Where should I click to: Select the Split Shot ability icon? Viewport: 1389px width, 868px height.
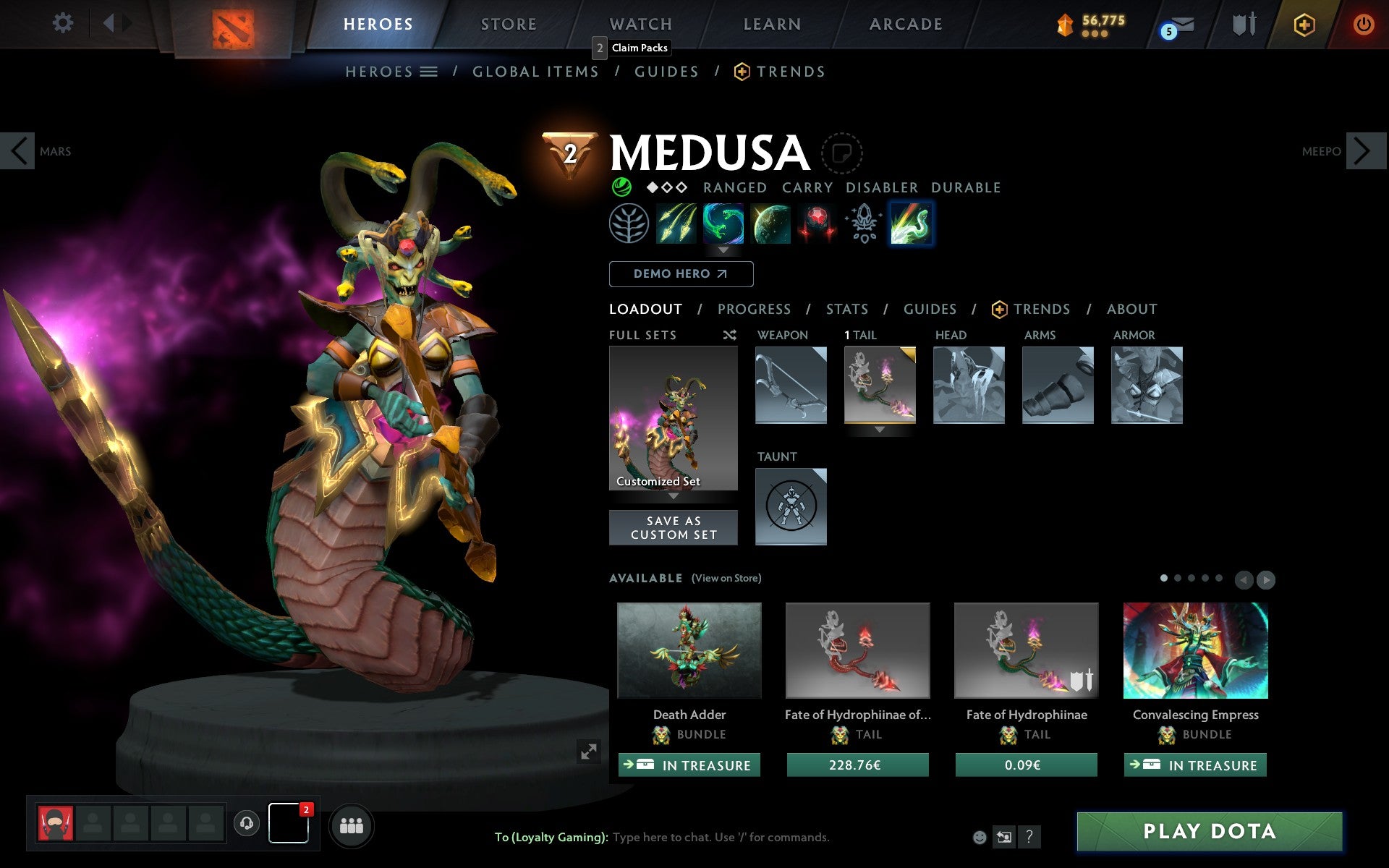coord(676,224)
